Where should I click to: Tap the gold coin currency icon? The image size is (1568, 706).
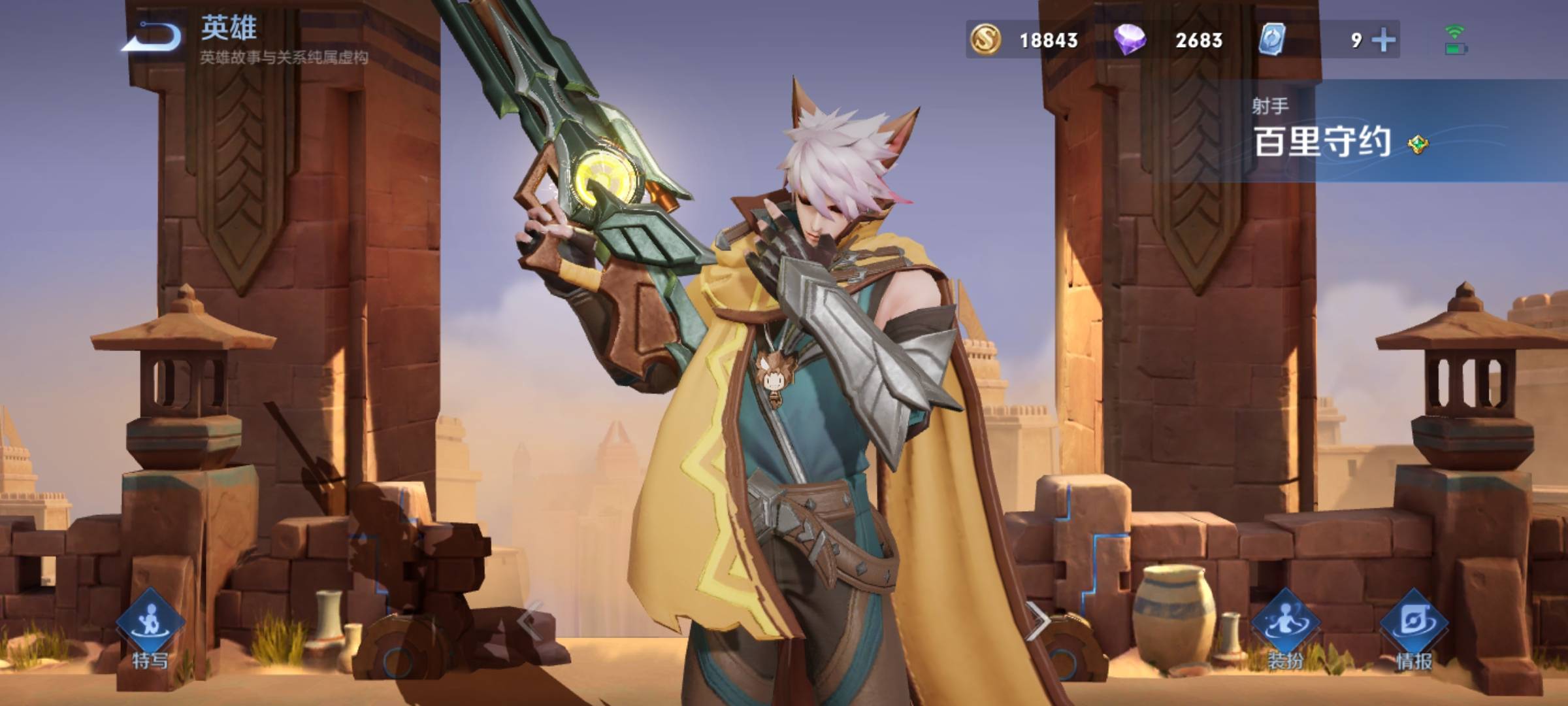[986, 40]
